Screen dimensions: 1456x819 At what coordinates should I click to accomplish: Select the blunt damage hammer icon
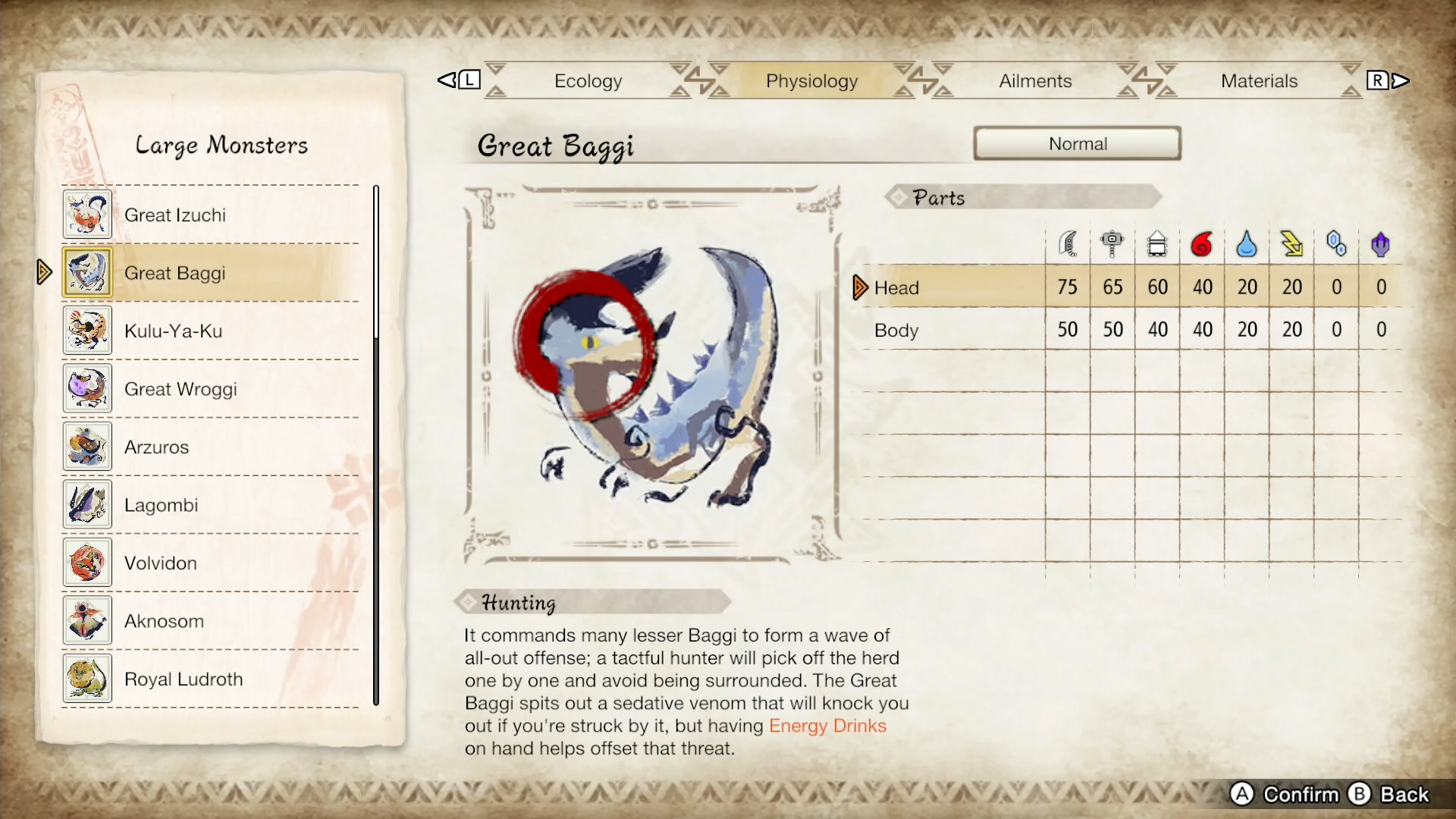point(1112,243)
